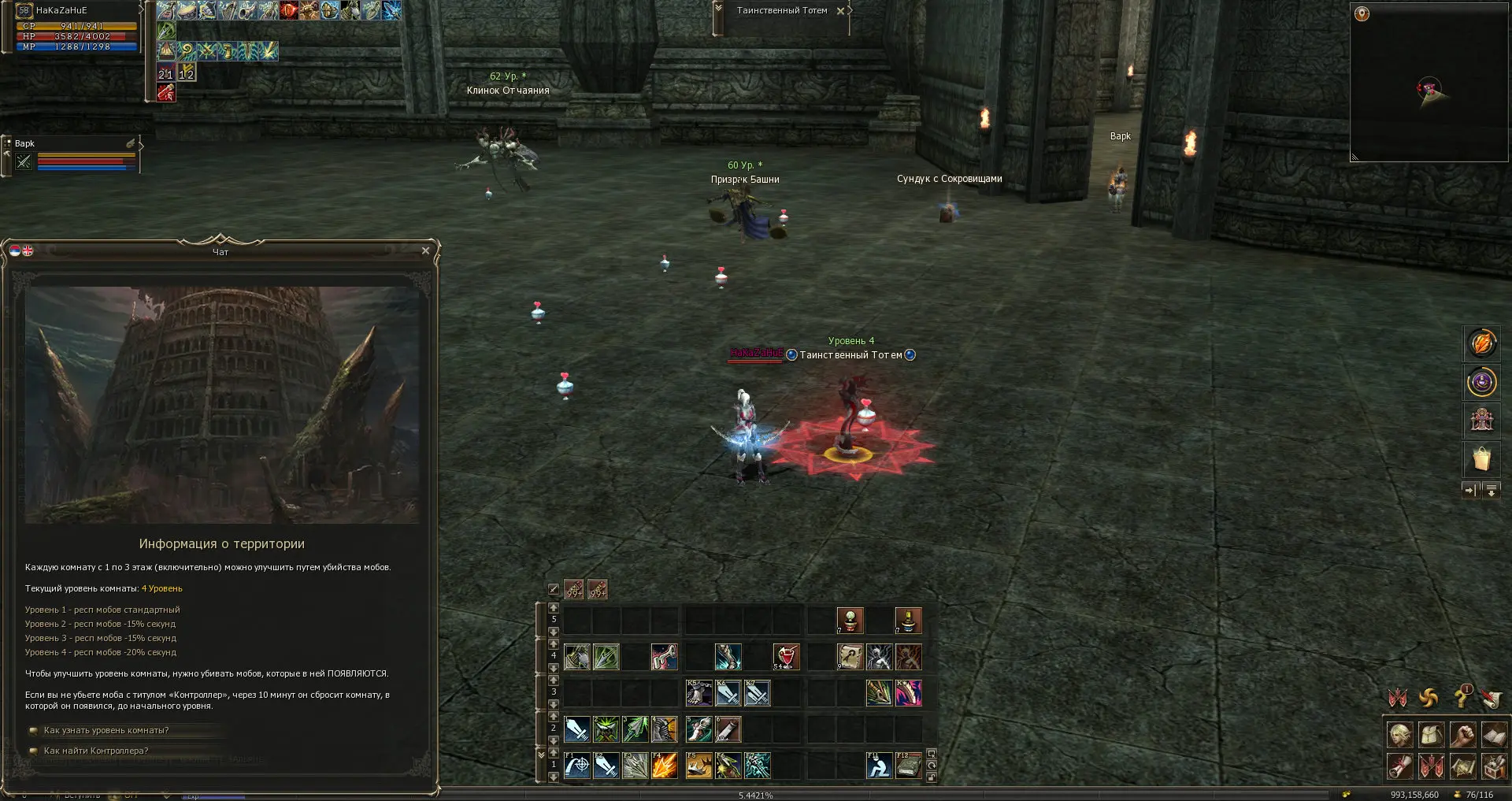
Task: Open the shopping bag store icon
Action: point(1481,458)
